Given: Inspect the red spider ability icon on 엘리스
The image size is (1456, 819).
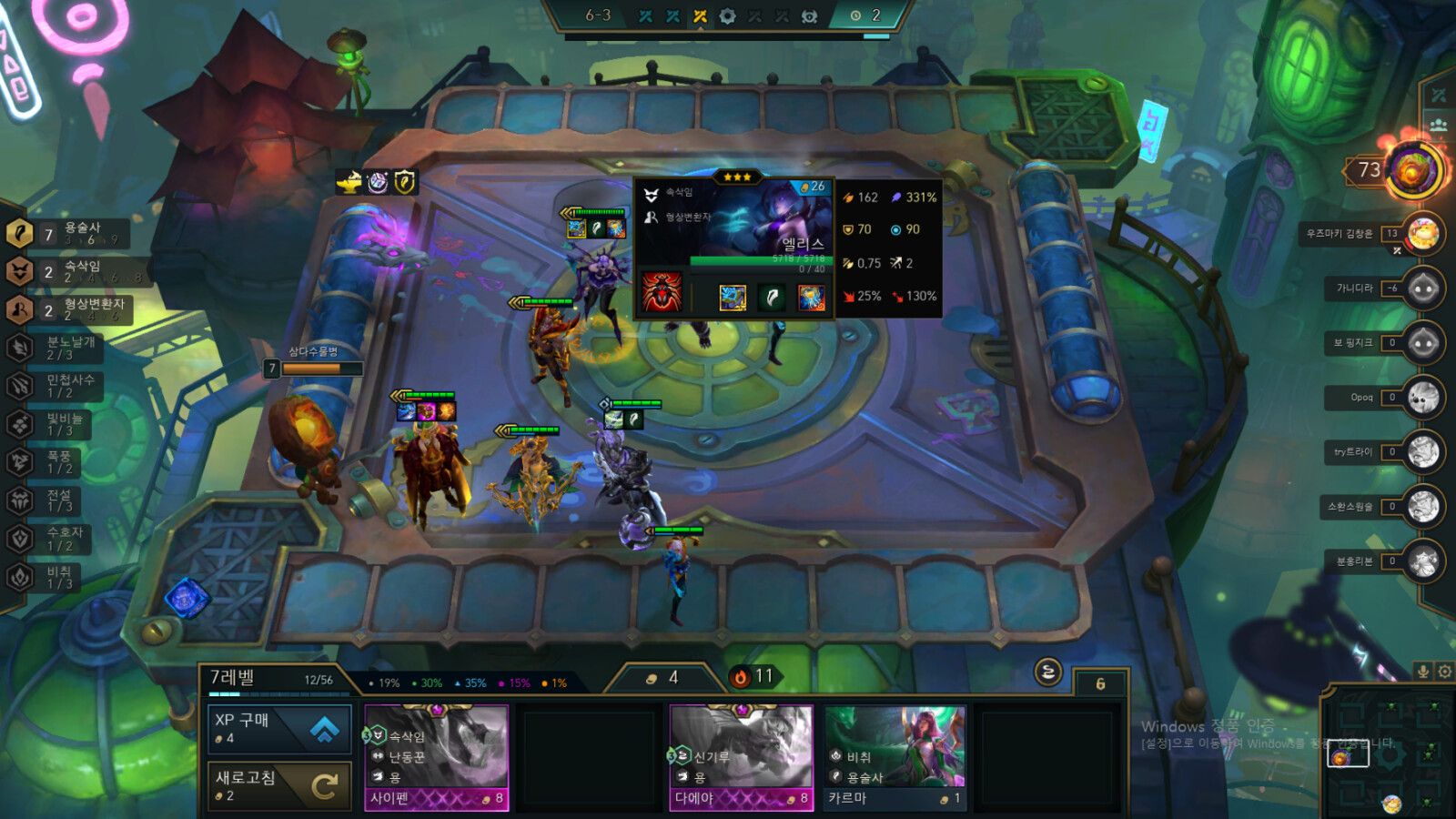Looking at the screenshot, I should click(x=662, y=293).
